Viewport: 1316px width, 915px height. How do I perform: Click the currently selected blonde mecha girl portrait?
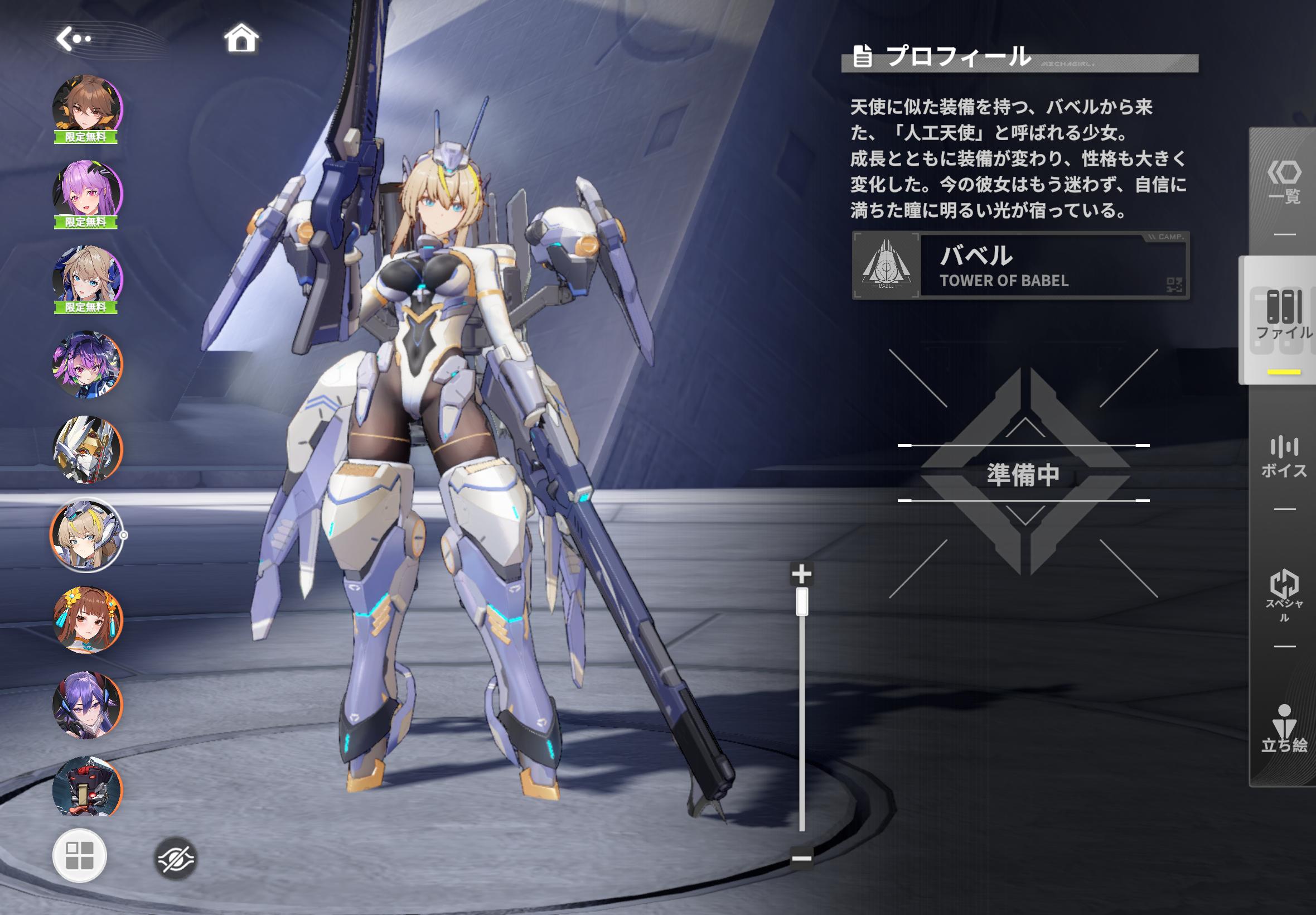[x=87, y=533]
